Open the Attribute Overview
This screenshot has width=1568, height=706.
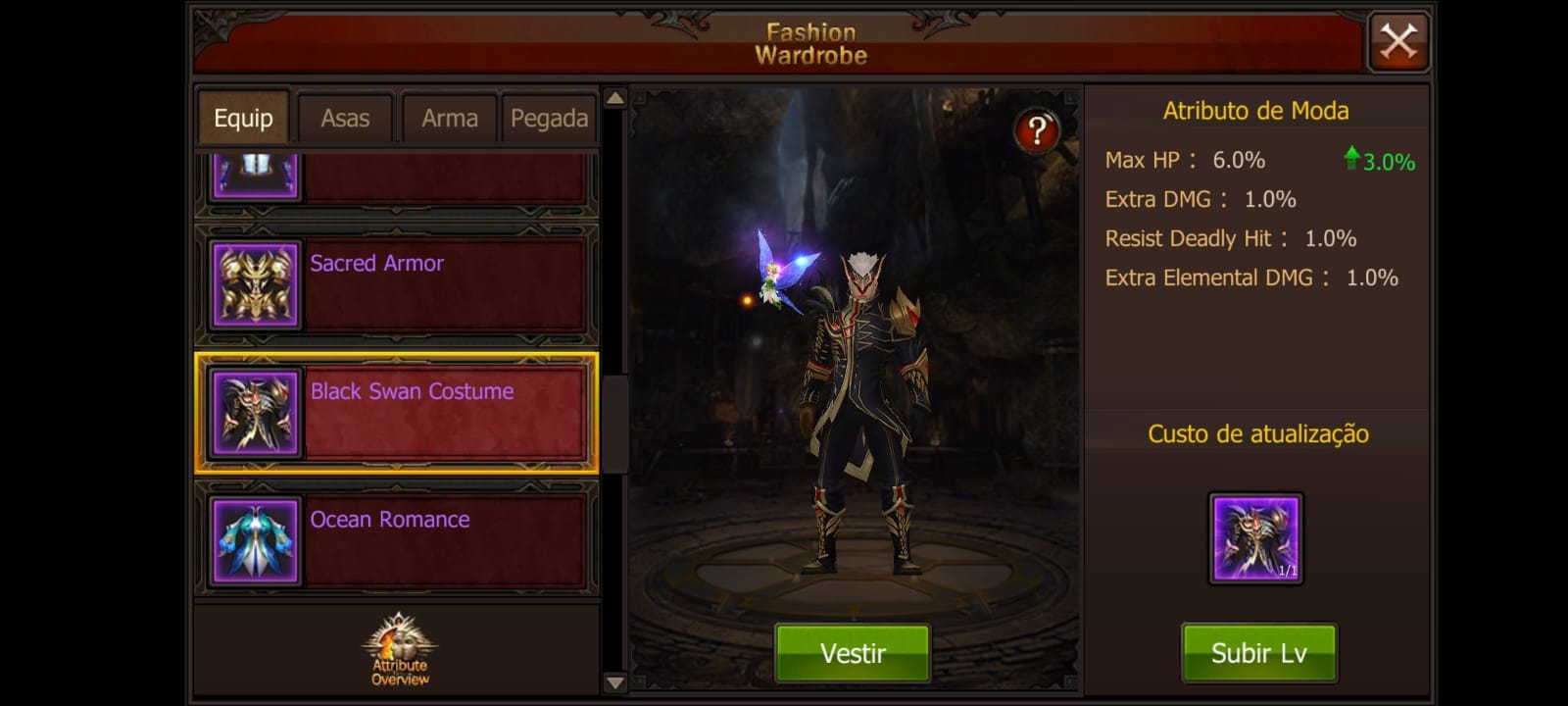point(400,650)
